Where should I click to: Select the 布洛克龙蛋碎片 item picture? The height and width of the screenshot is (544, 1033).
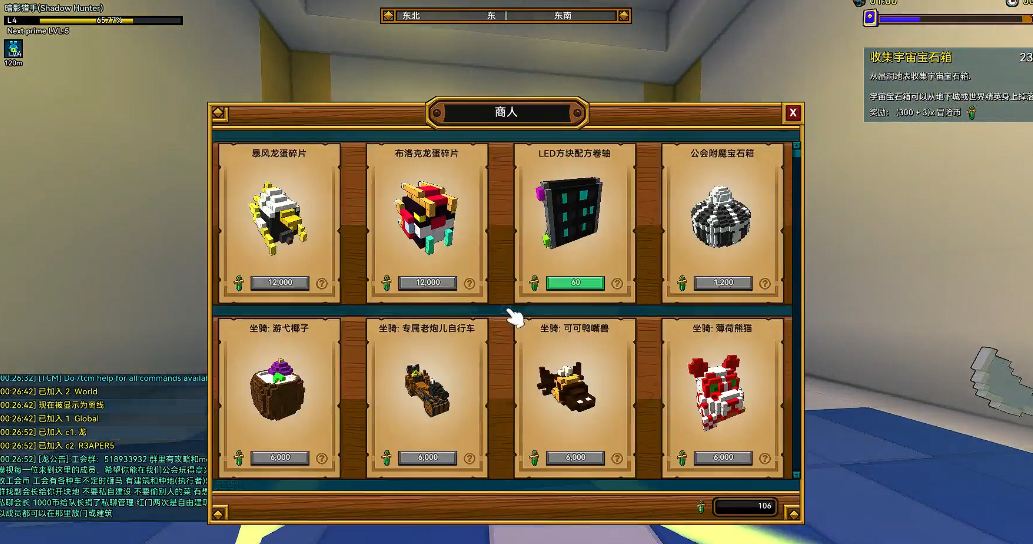click(427, 215)
